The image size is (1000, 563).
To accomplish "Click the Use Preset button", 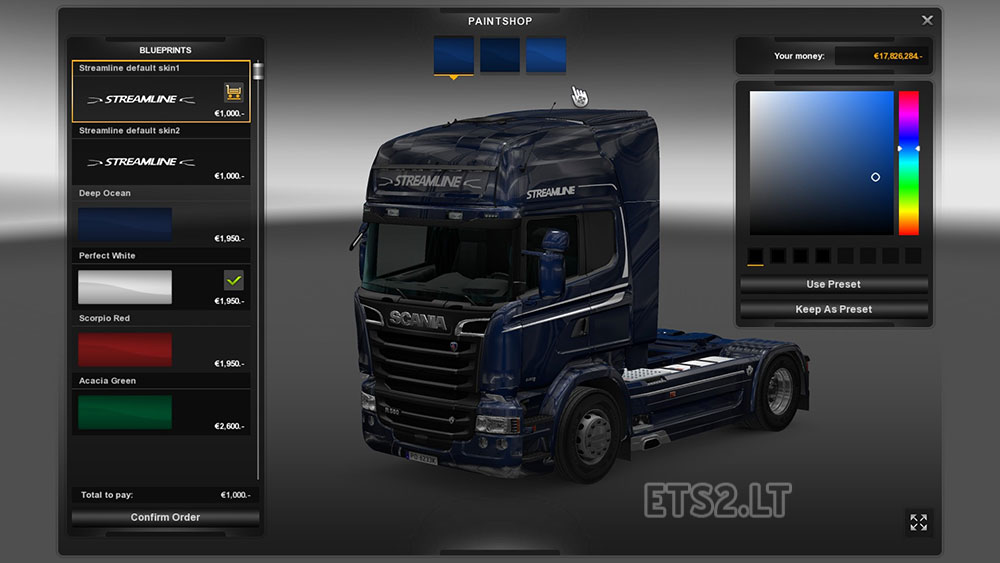I will tap(833, 285).
